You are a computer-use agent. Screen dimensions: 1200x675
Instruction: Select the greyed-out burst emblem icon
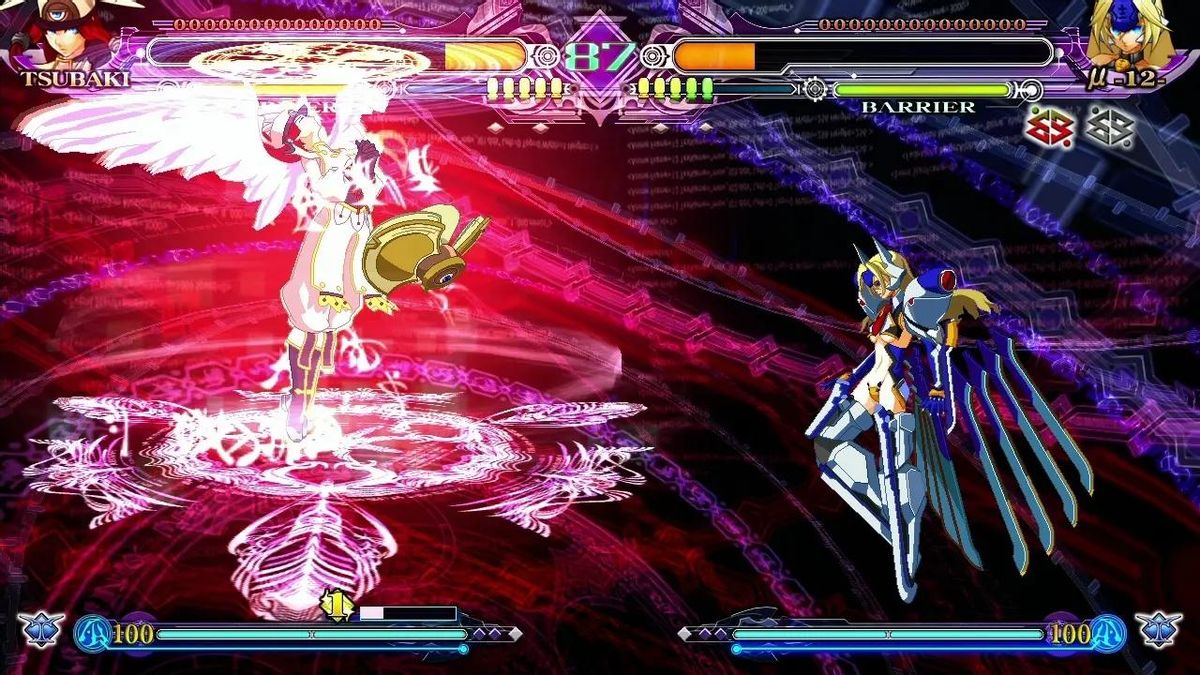1109,128
